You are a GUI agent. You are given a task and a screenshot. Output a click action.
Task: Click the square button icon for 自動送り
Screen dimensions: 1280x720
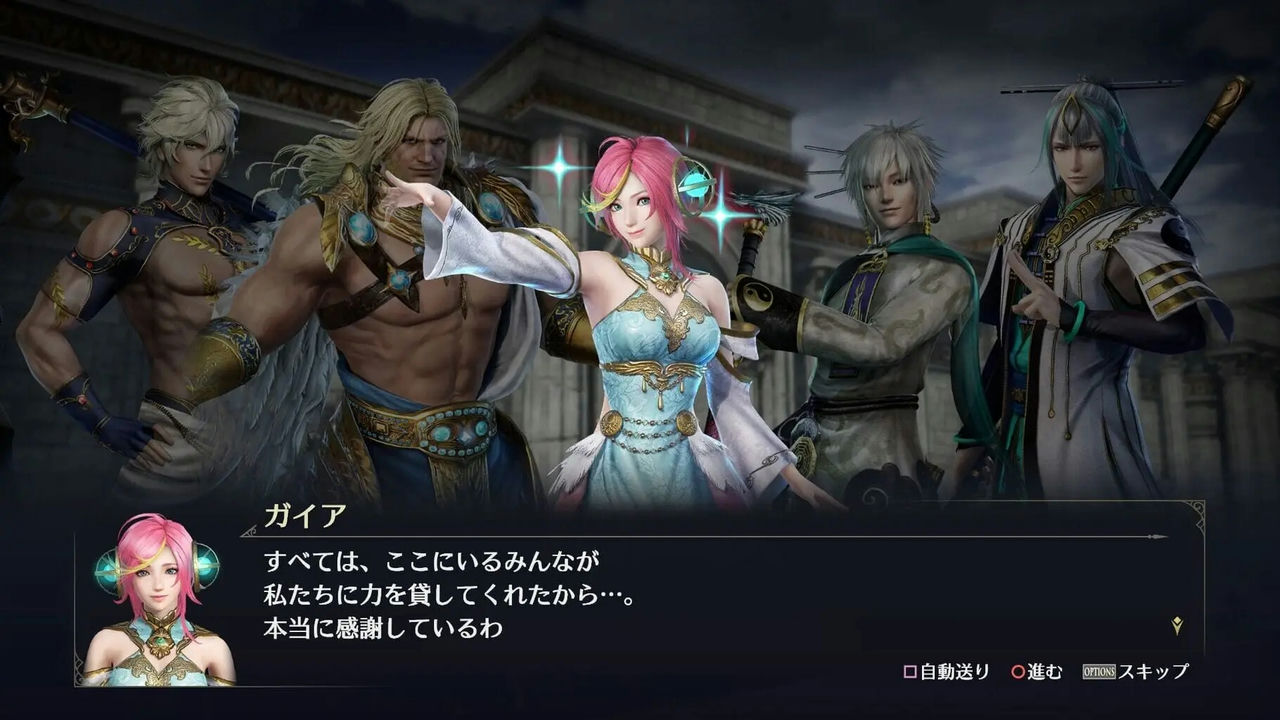[911, 670]
